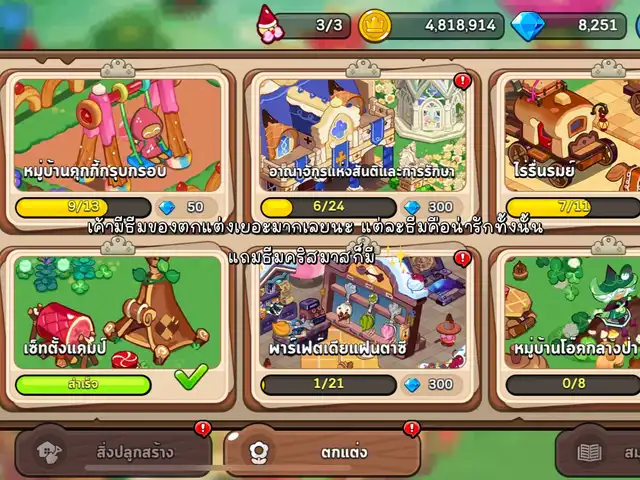This screenshot has width=640, height=480.
Task: Select the พาร์เฟต์เดียแฟนตาซี theme card
Action: click(362, 310)
